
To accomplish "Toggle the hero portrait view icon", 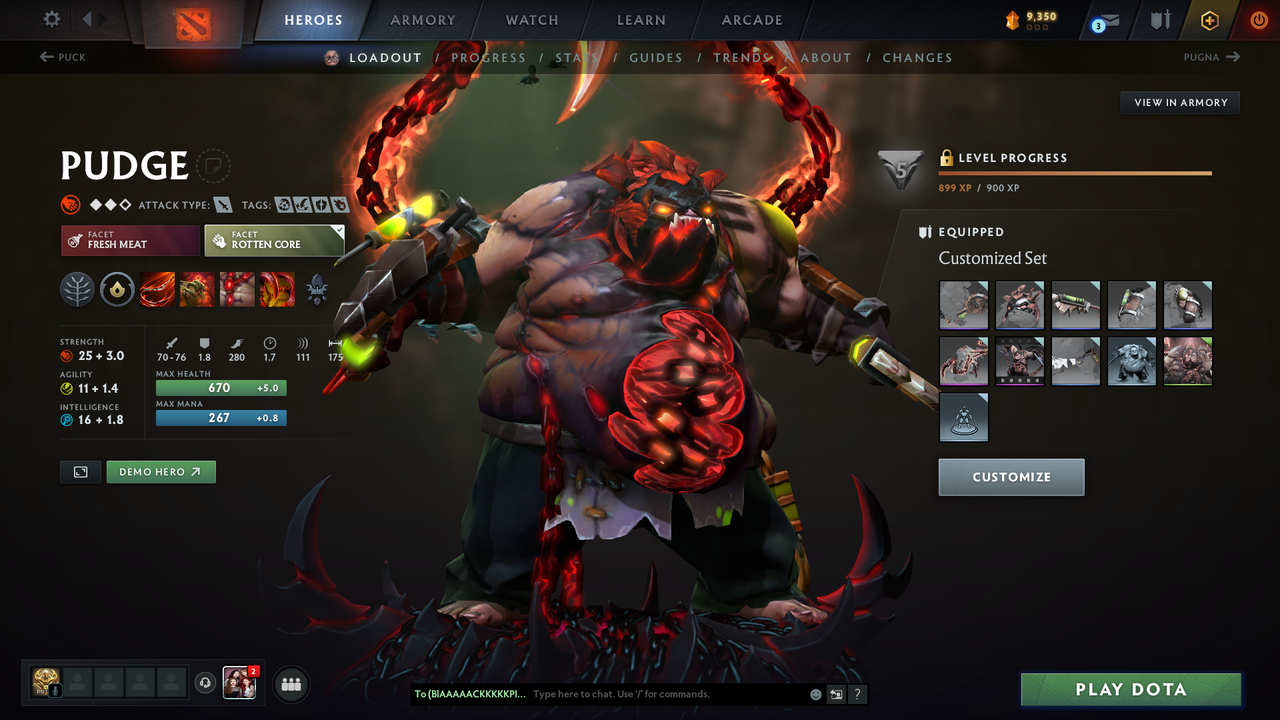I will 80,471.
